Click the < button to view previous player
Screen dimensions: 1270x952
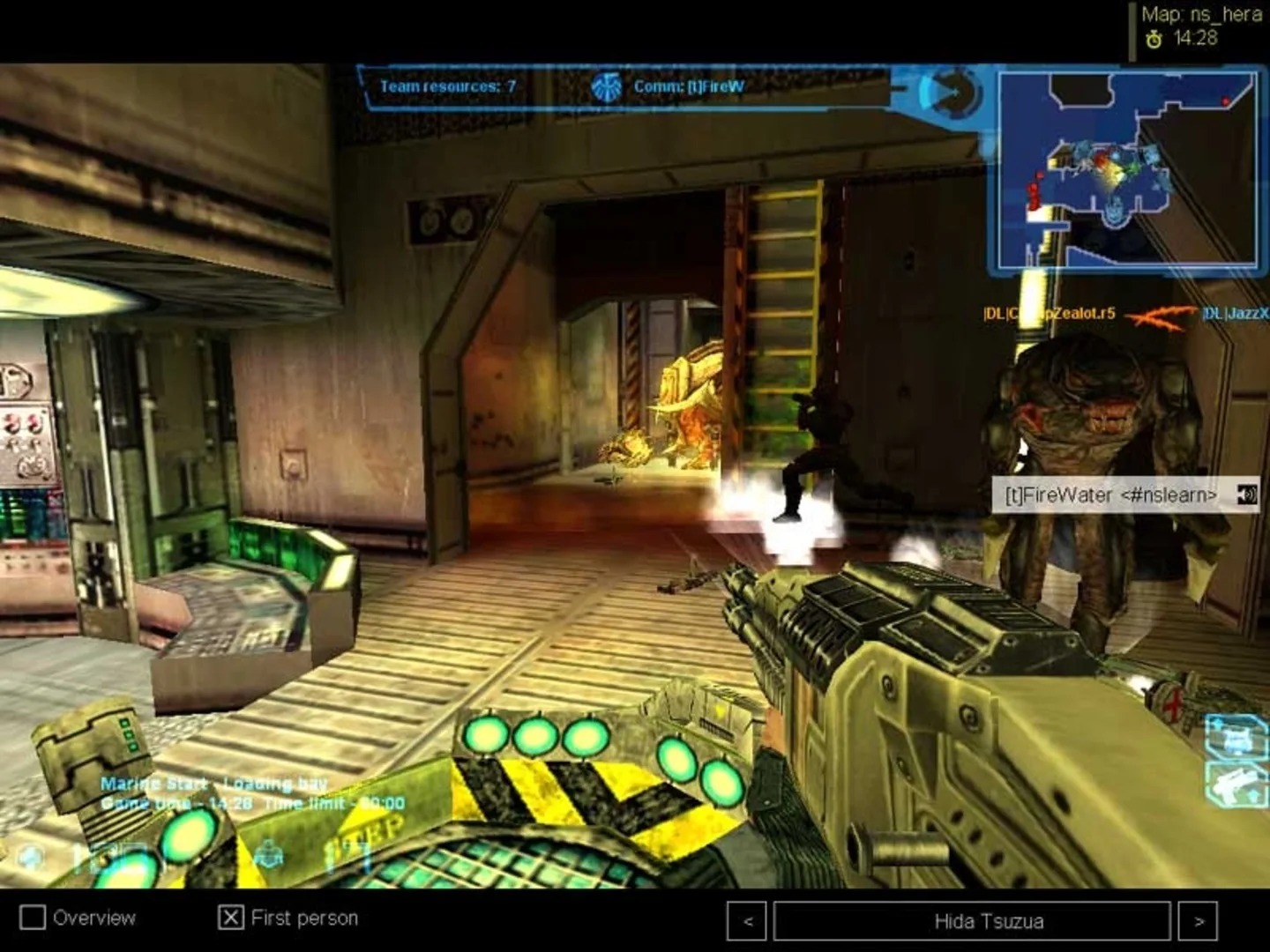click(x=747, y=923)
